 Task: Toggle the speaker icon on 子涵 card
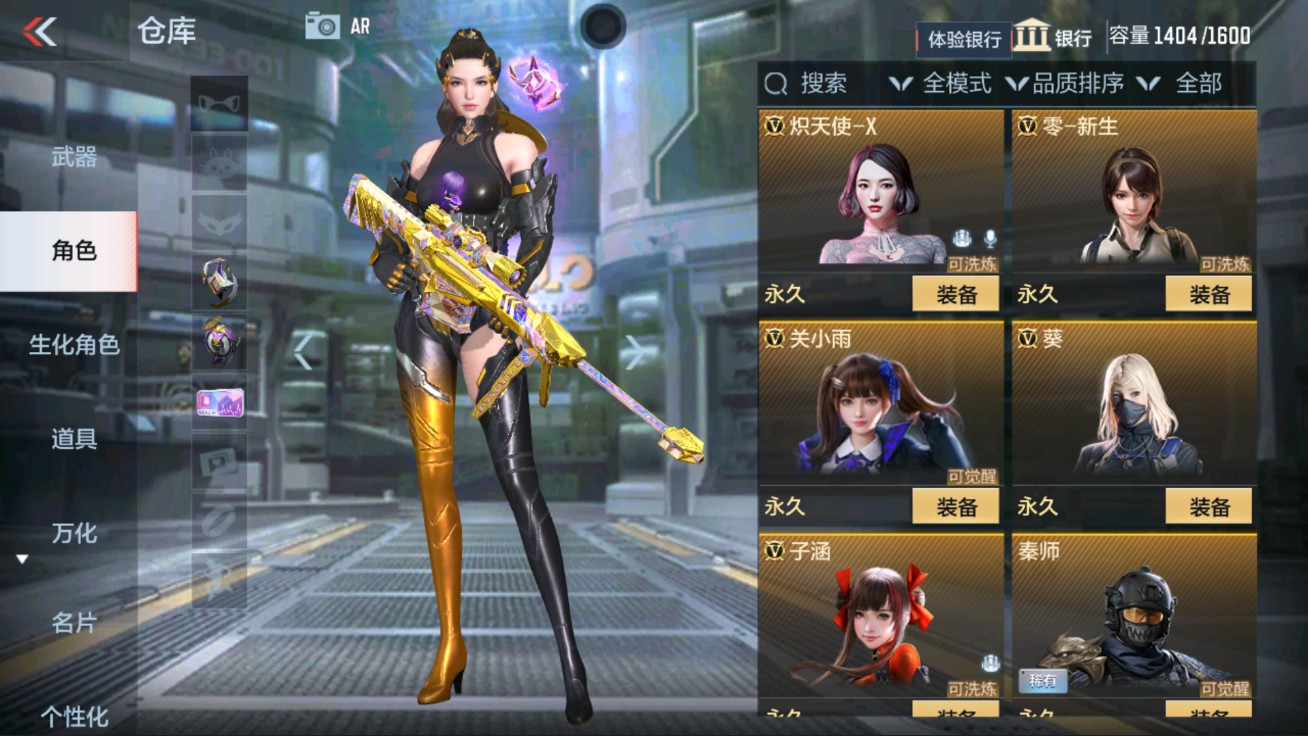click(990, 662)
